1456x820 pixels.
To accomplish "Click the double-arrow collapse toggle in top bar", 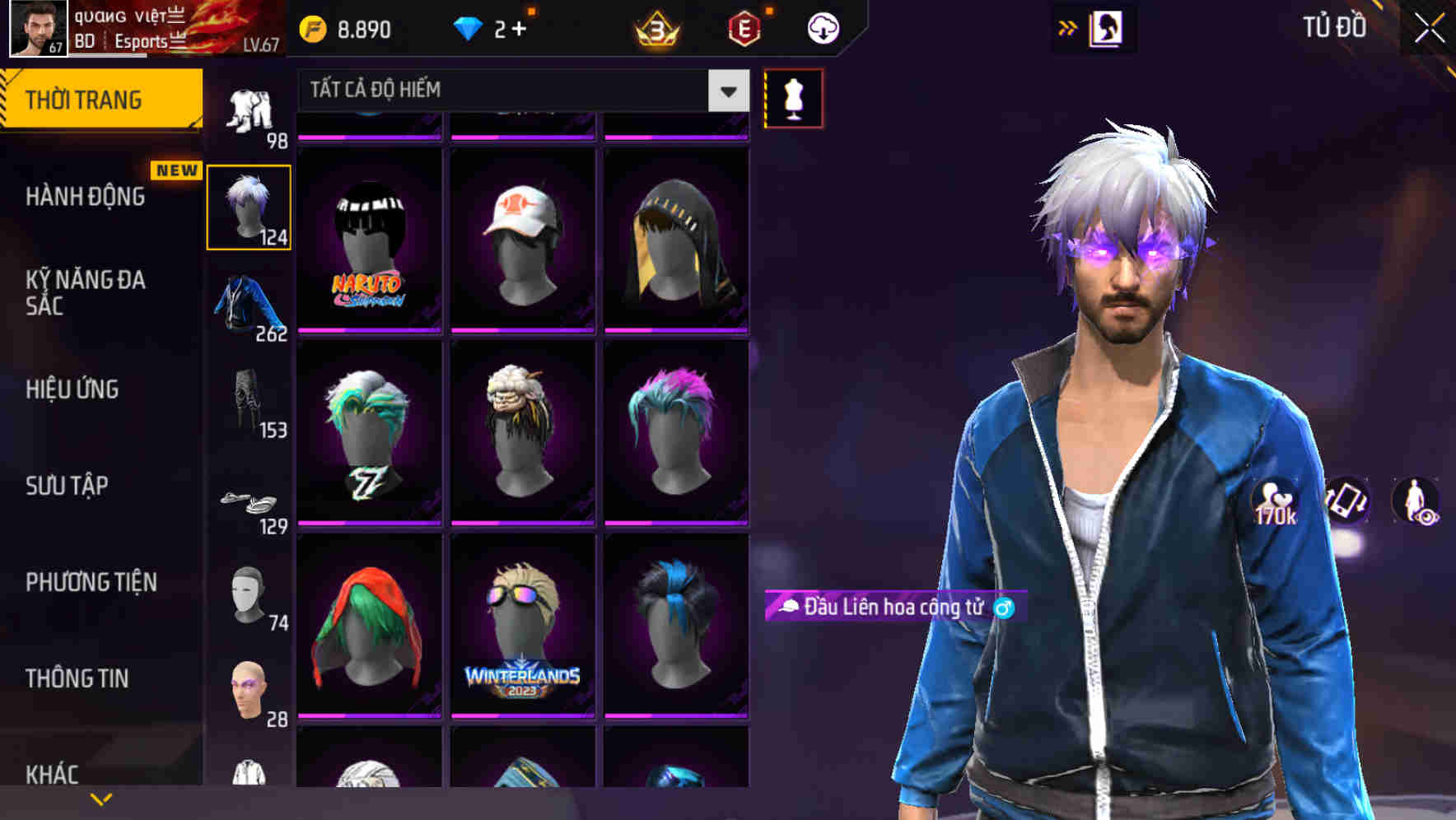I will 1066,26.
